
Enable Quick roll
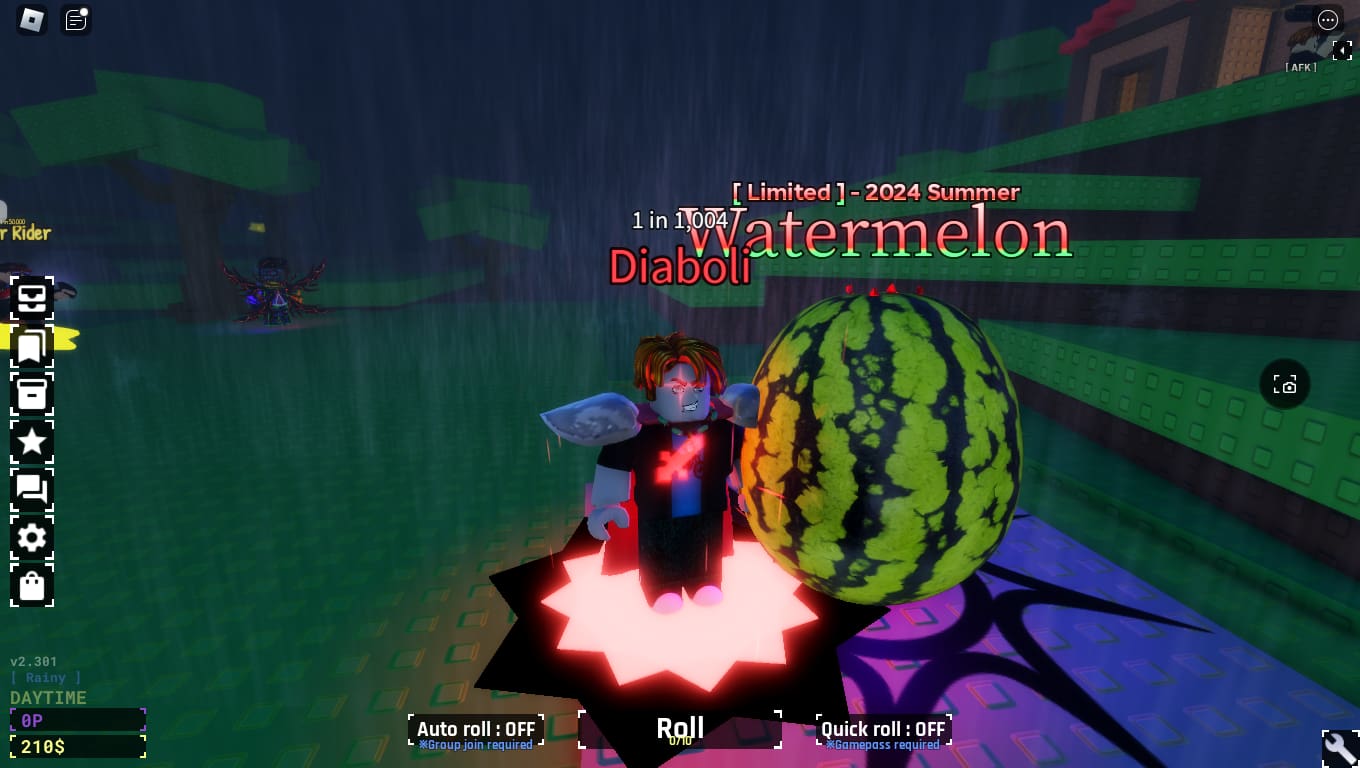tap(883, 729)
